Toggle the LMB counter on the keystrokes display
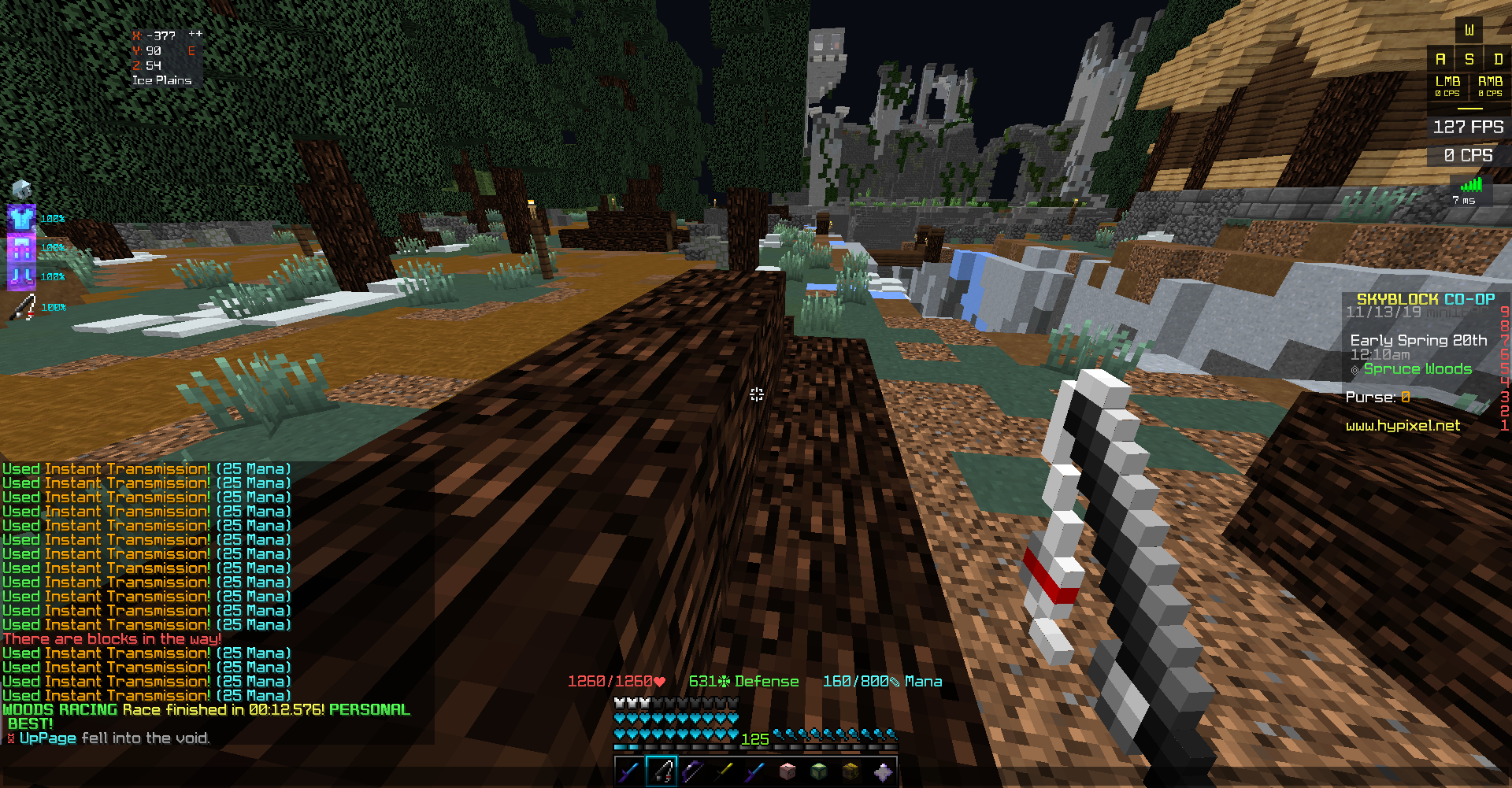Screen dimensions: 1512x788 click(x=1447, y=85)
